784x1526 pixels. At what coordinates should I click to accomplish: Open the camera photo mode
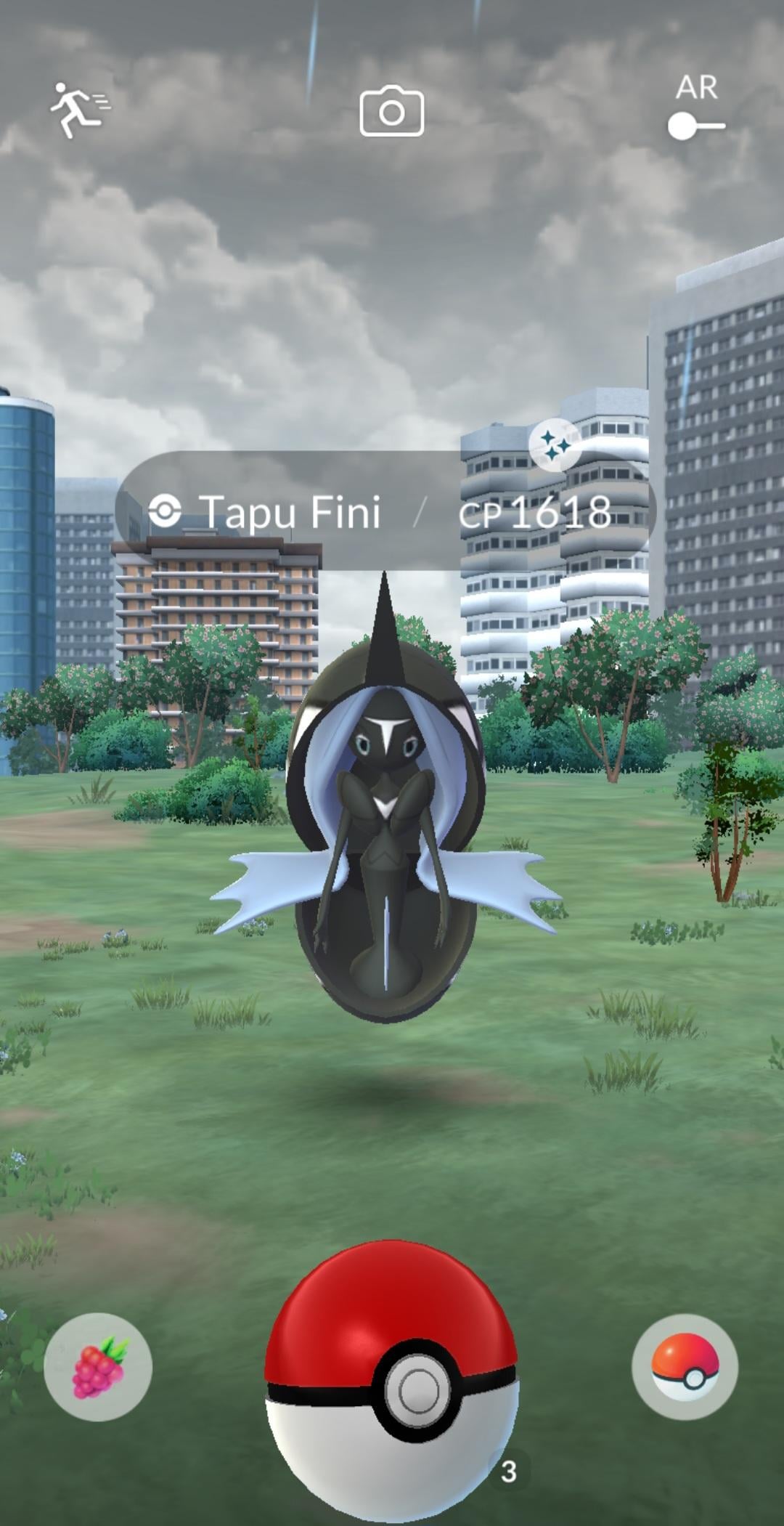tap(391, 111)
